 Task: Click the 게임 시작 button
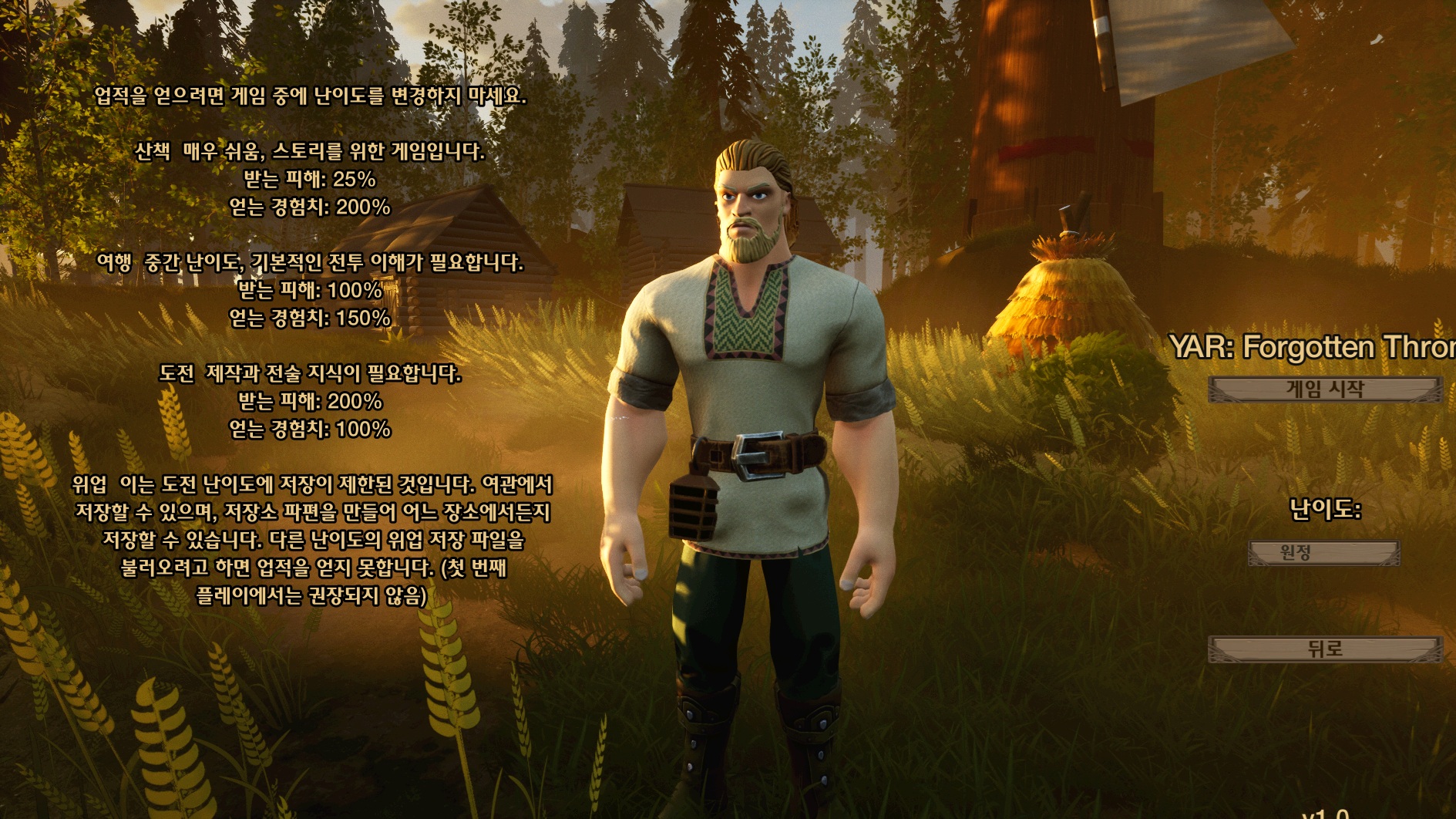[x=1324, y=389]
